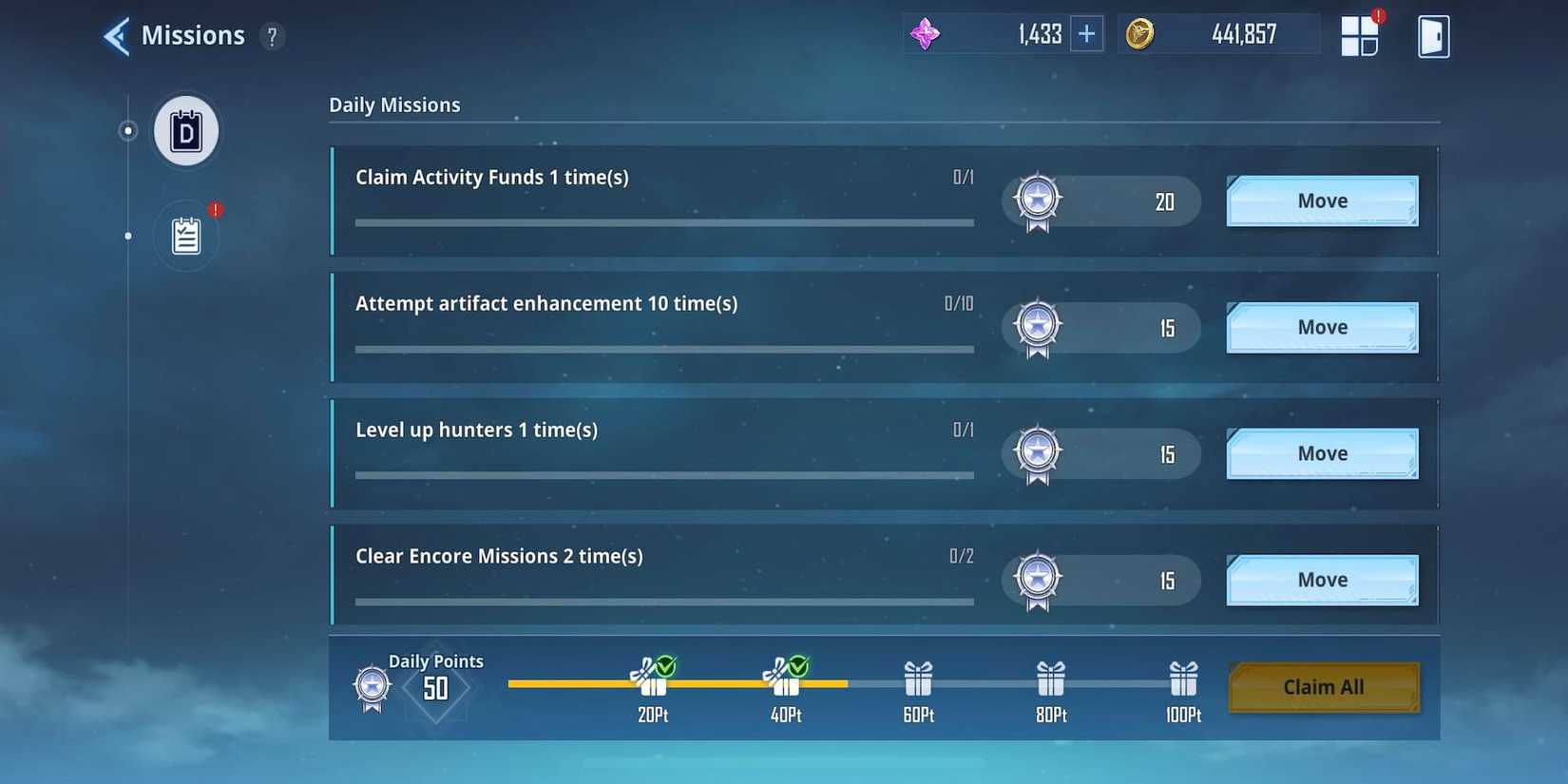Open the 80Pt gift box reward
This screenshot has width=1568, height=784.
click(x=1049, y=677)
